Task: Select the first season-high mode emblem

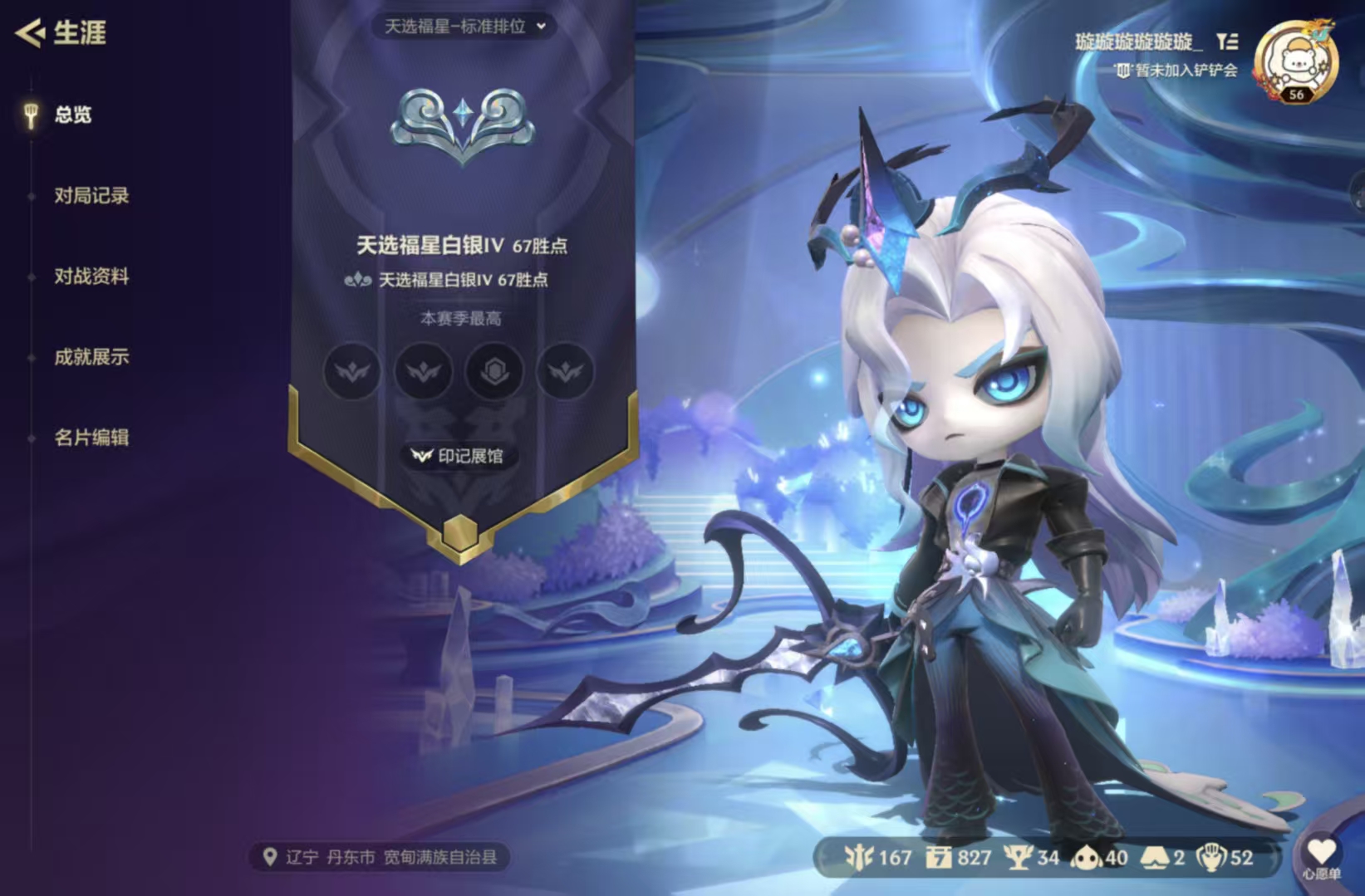Action: [352, 371]
